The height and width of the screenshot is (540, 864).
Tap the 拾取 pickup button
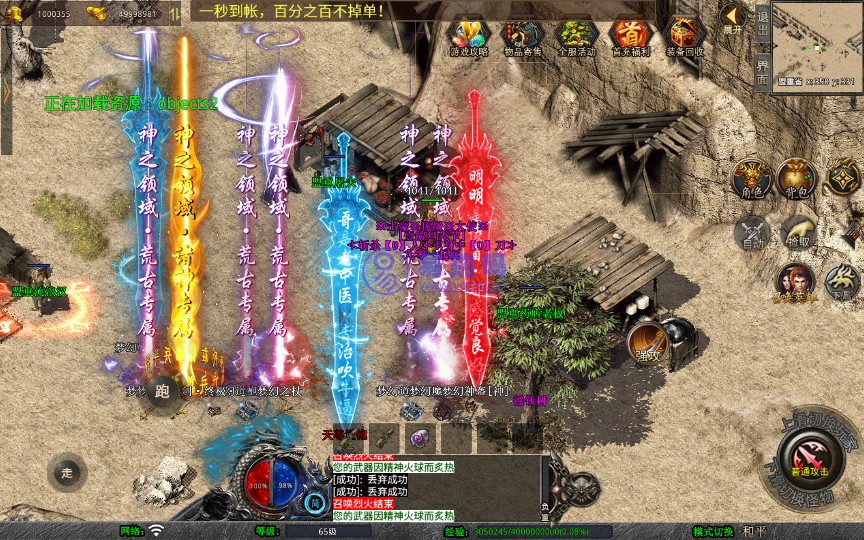(798, 233)
